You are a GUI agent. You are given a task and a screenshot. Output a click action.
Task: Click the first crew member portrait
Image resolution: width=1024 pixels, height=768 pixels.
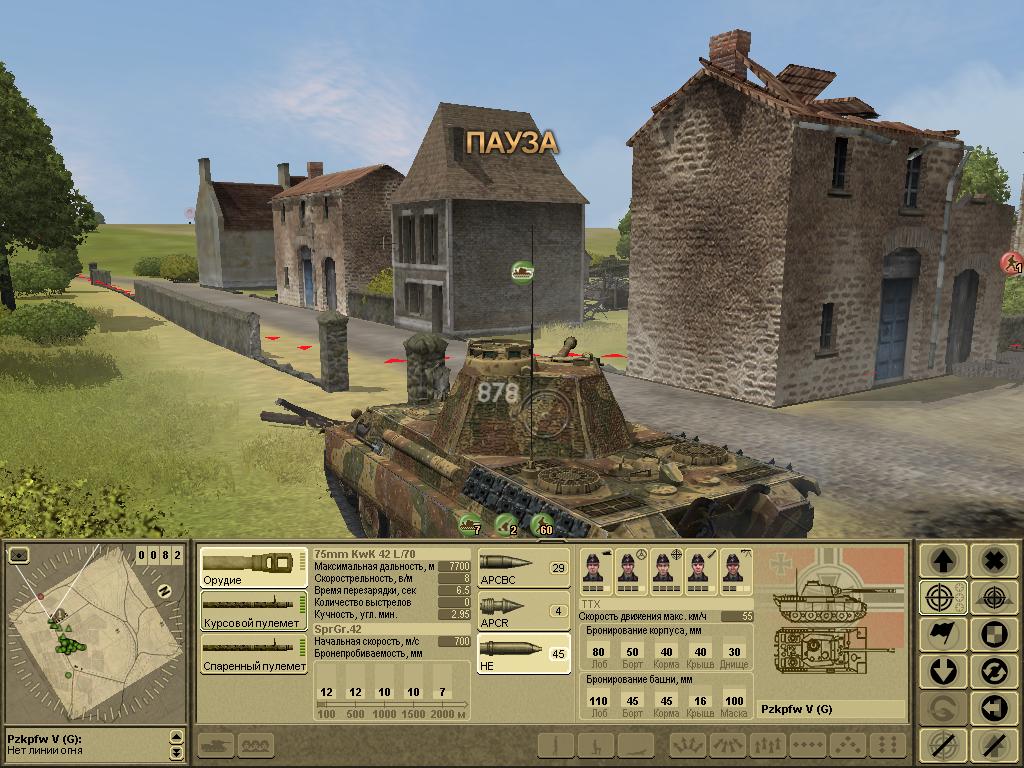(599, 568)
